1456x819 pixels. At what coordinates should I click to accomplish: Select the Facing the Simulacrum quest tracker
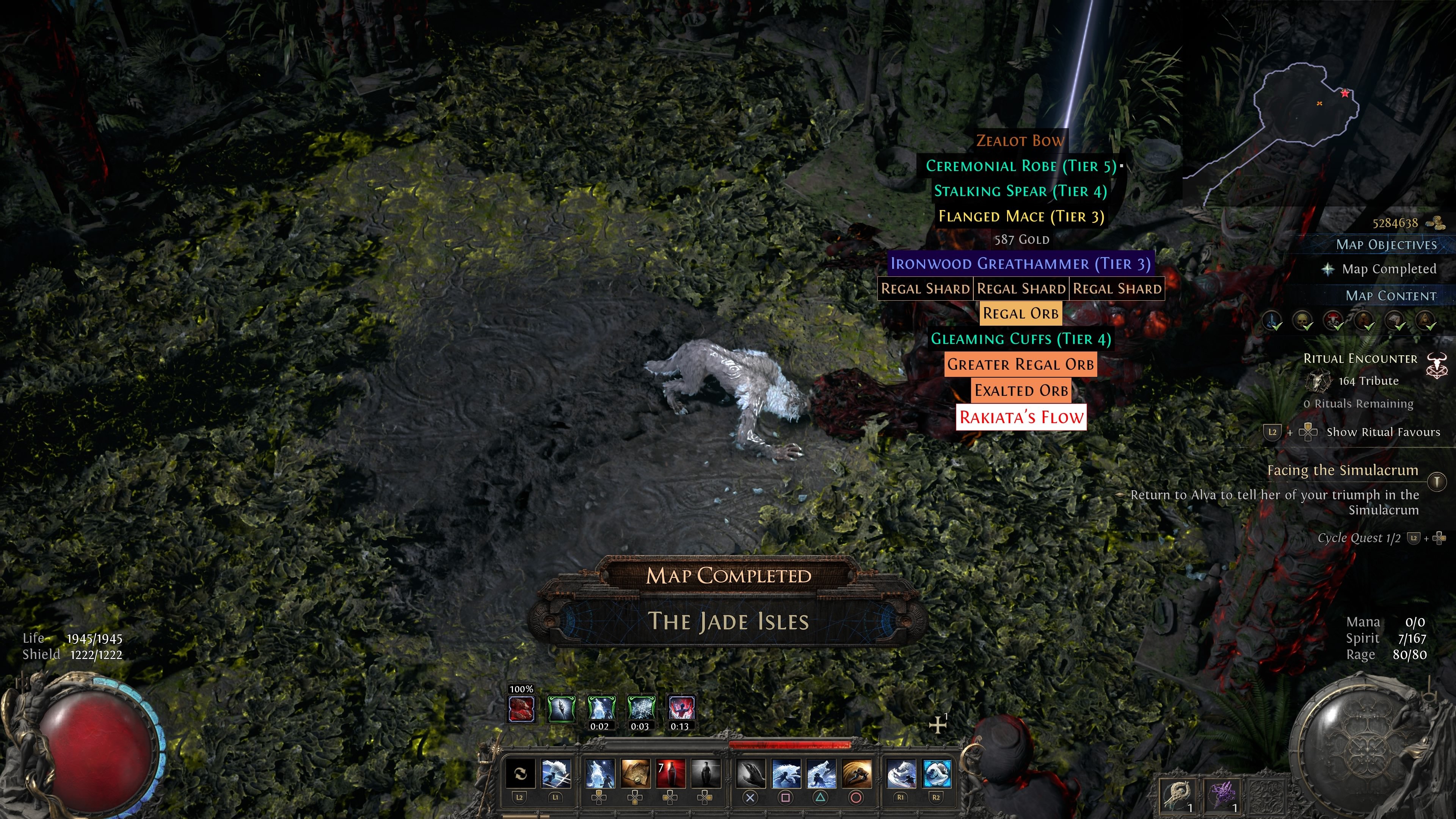[1342, 470]
